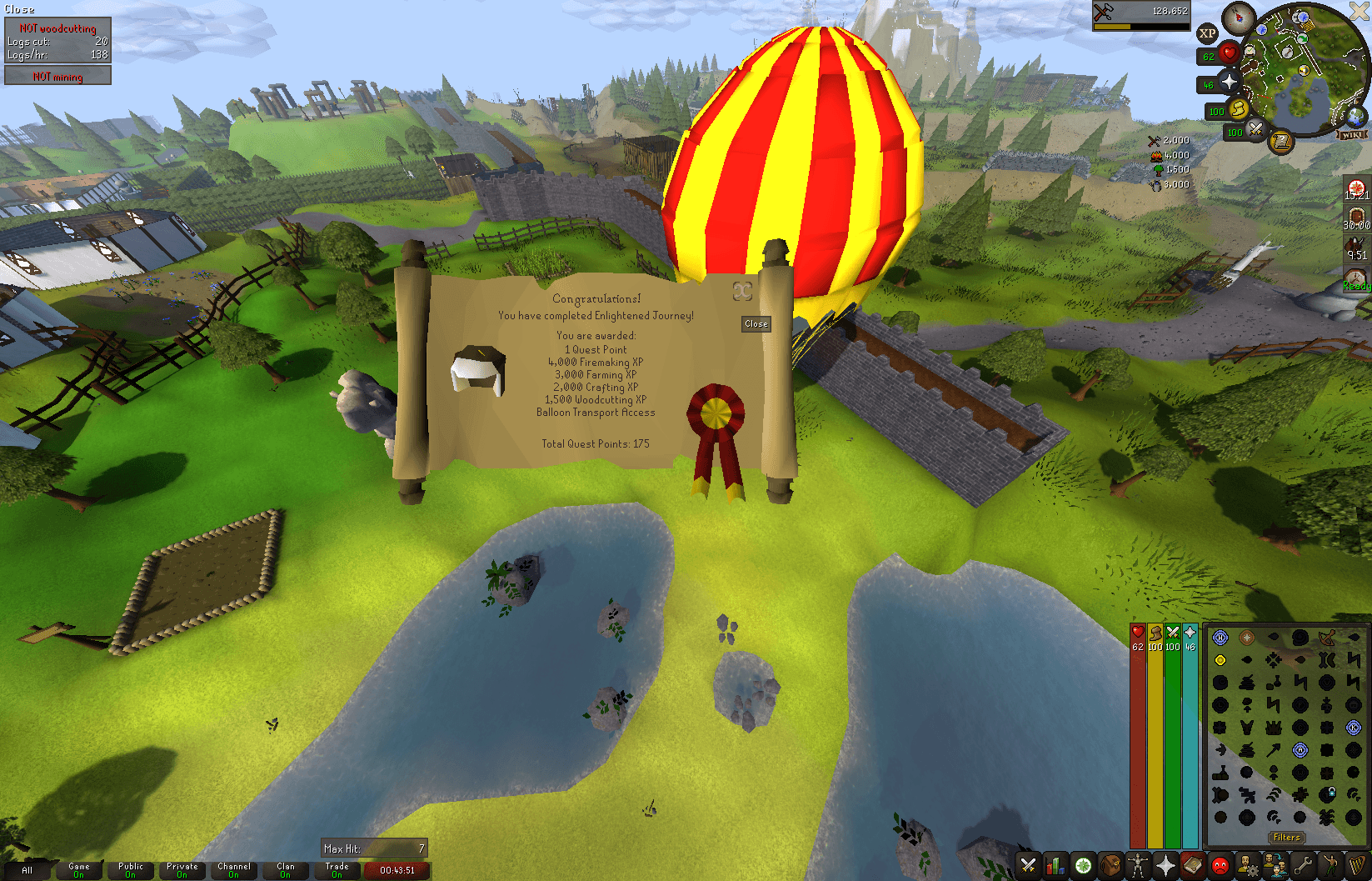
Task: Open the Skills tab
Action: click(1055, 865)
